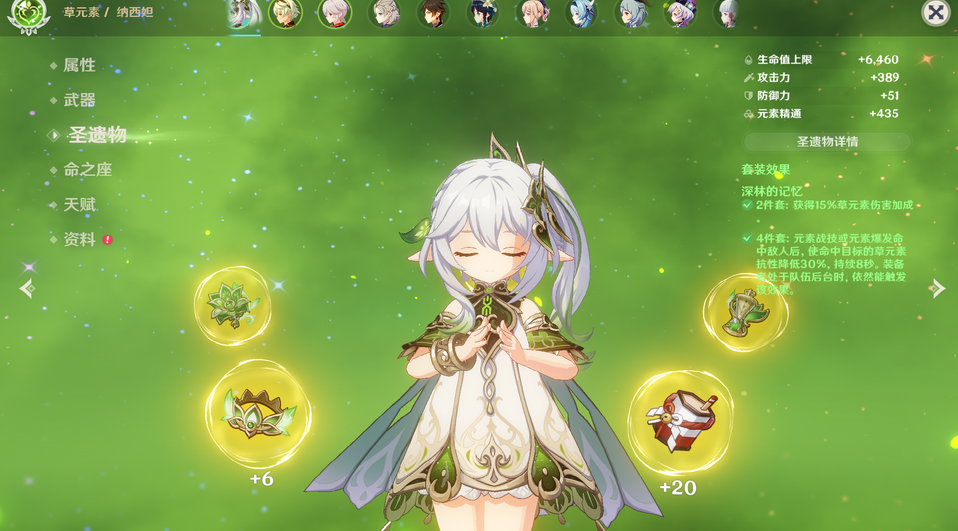The width and height of the screenshot is (958, 531).
Task: Open the 属性 attributes page
Action: point(79,65)
